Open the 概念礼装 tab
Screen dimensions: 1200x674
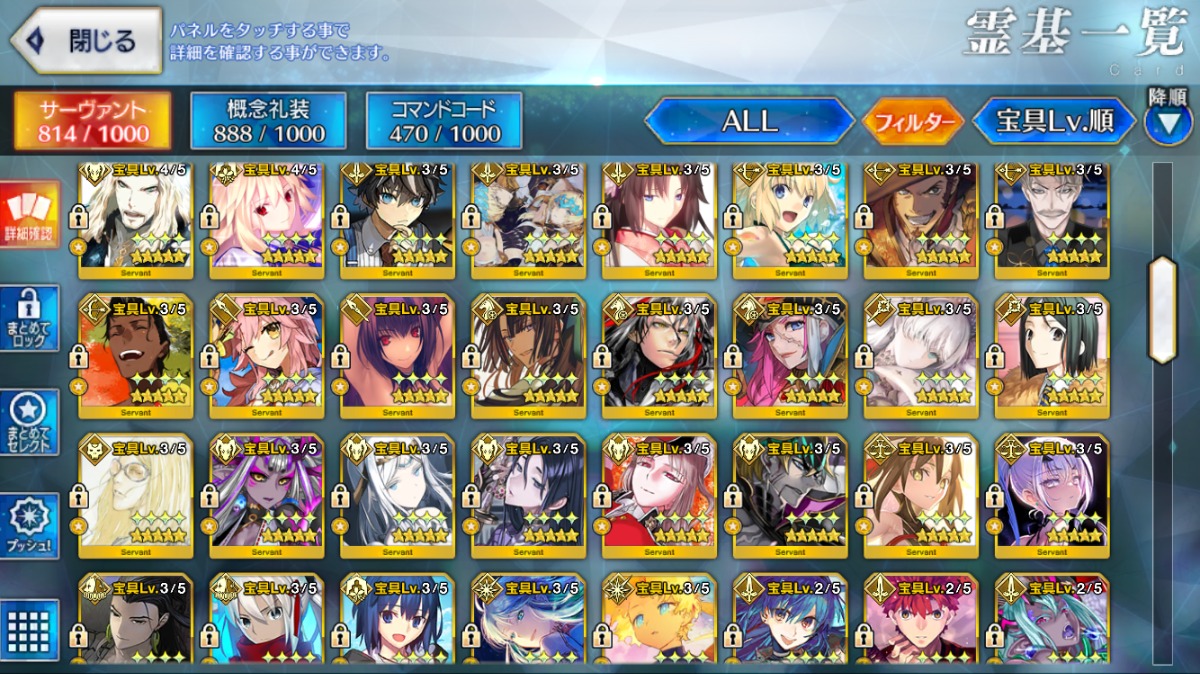[268, 121]
